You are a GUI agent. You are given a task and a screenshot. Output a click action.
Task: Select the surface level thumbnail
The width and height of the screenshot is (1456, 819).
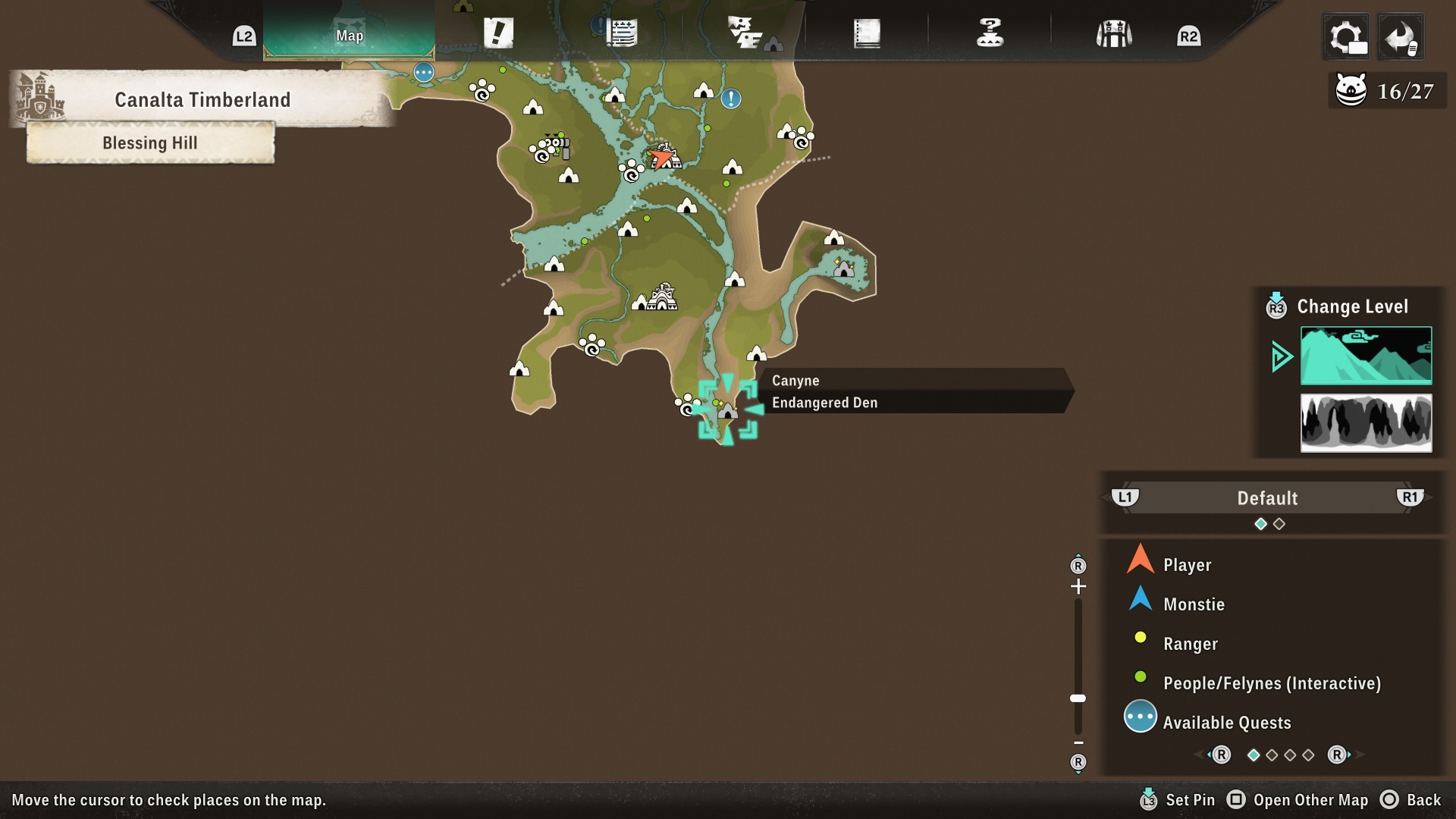(1365, 356)
